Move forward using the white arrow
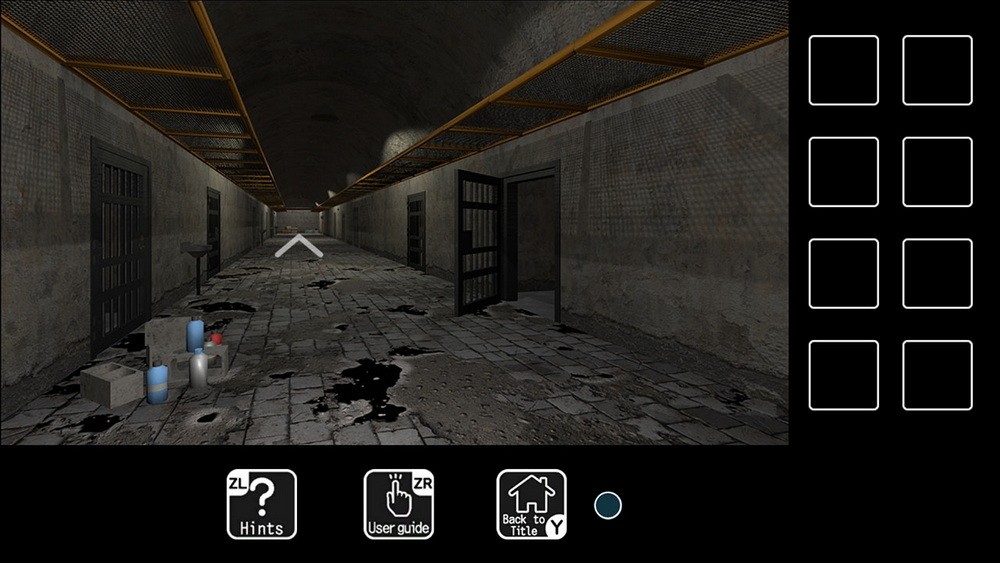 pos(298,246)
